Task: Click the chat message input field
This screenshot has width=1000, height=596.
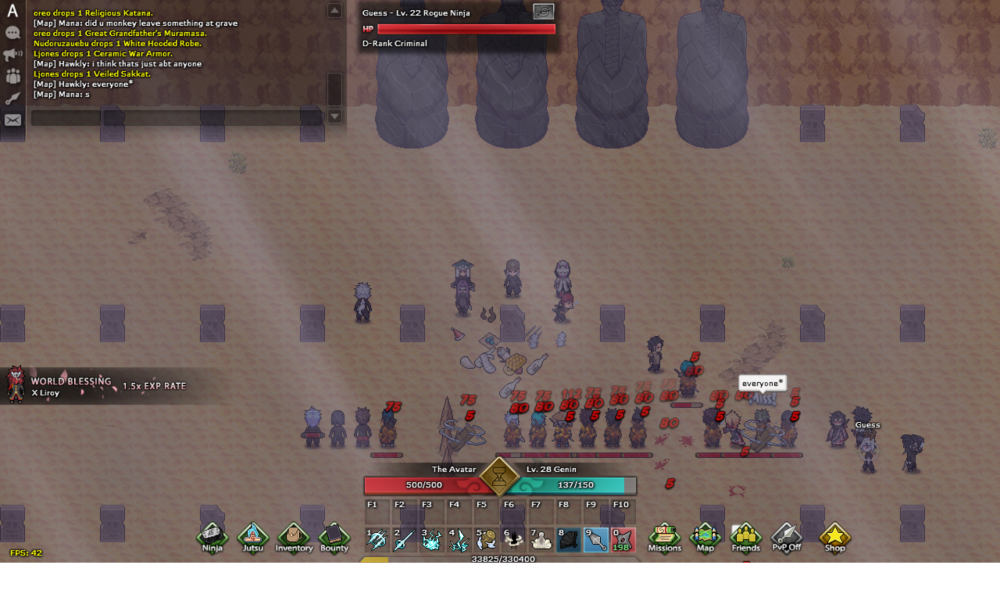Action: (176, 118)
